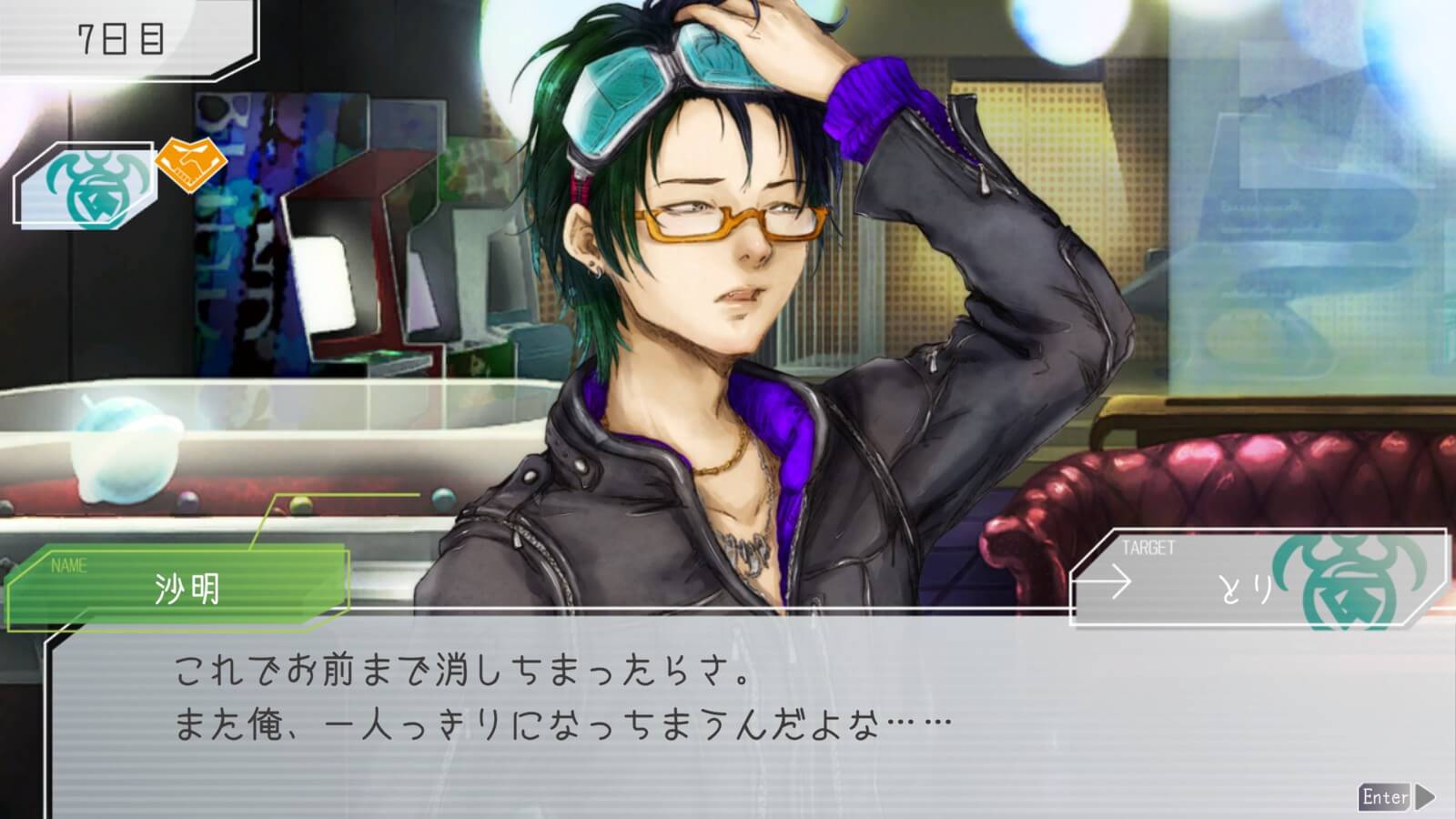Select the 沙明 name plate
This screenshot has height=819, width=1456.
coord(178,587)
